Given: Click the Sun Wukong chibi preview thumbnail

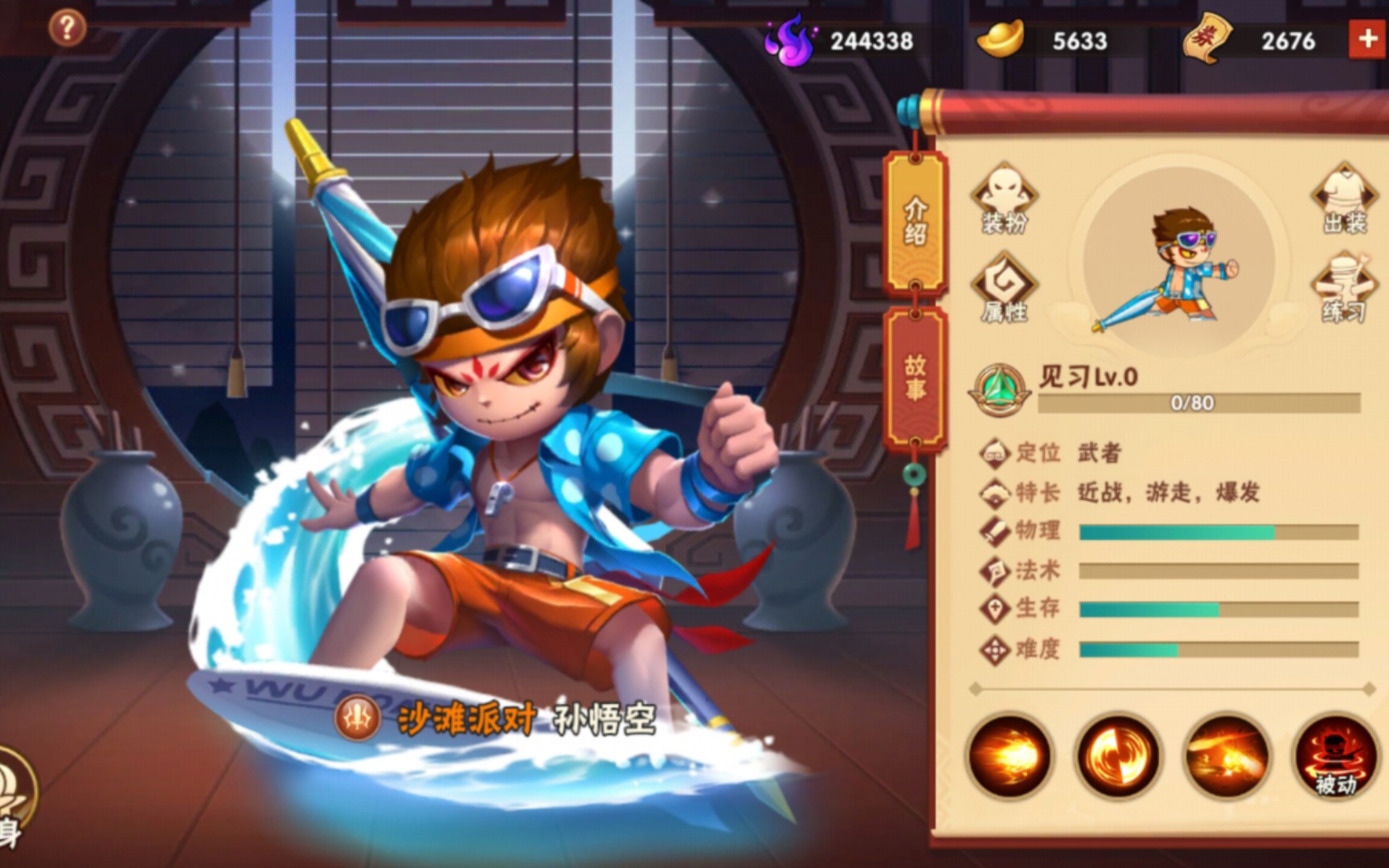Looking at the screenshot, I should pyautogui.click(x=1177, y=265).
